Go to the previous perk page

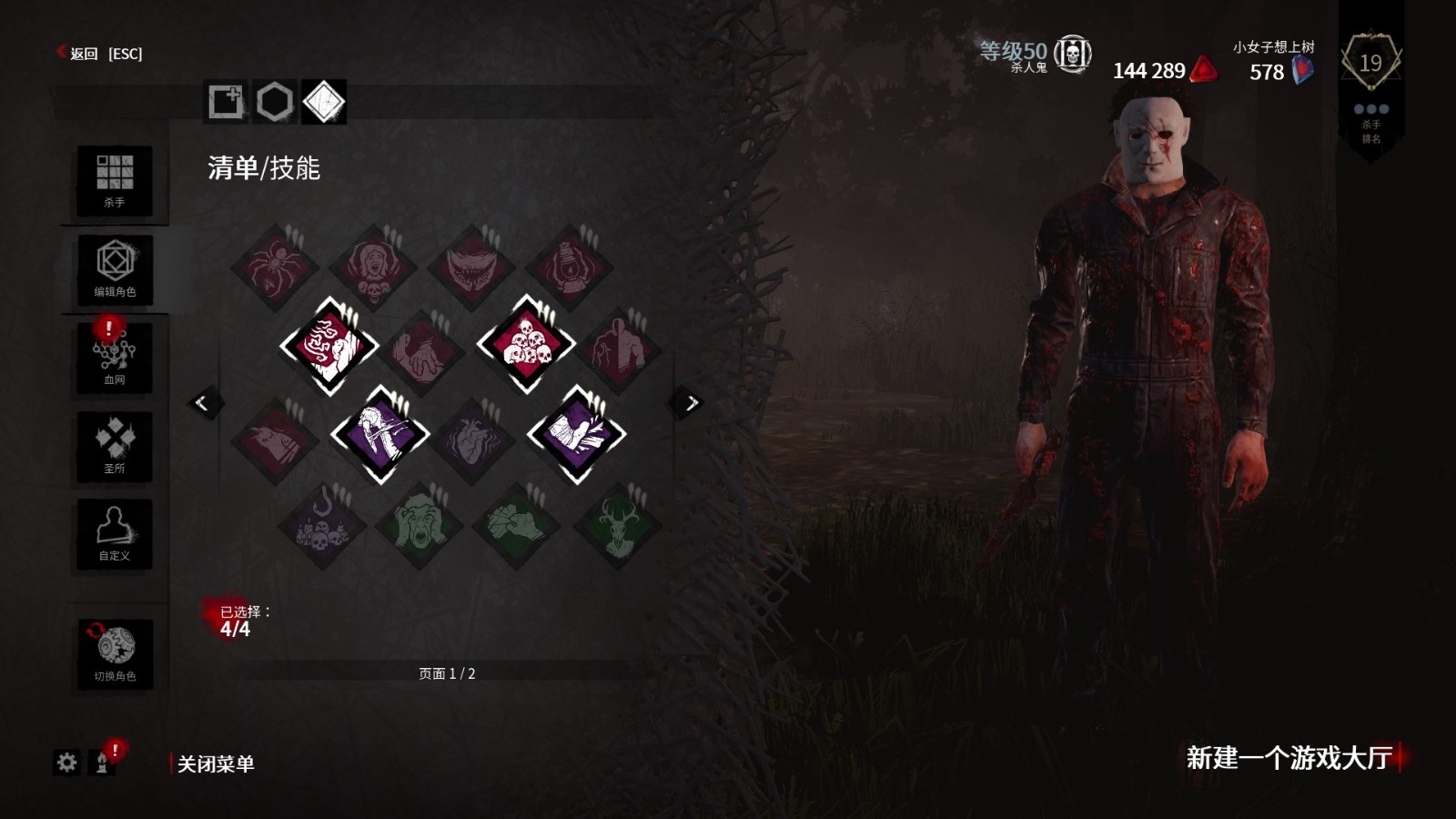202,402
